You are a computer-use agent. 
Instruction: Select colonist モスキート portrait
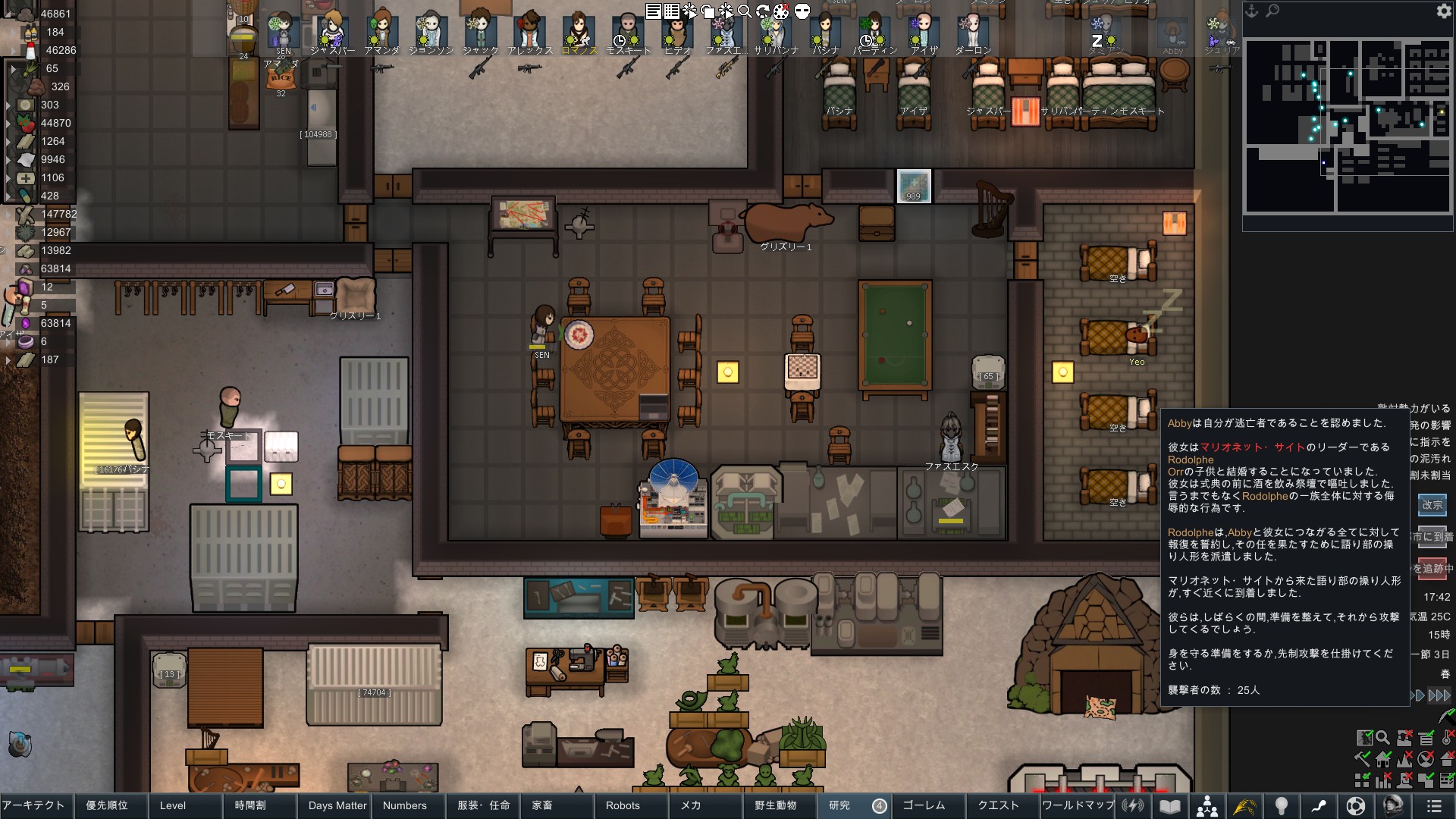[628, 32]
